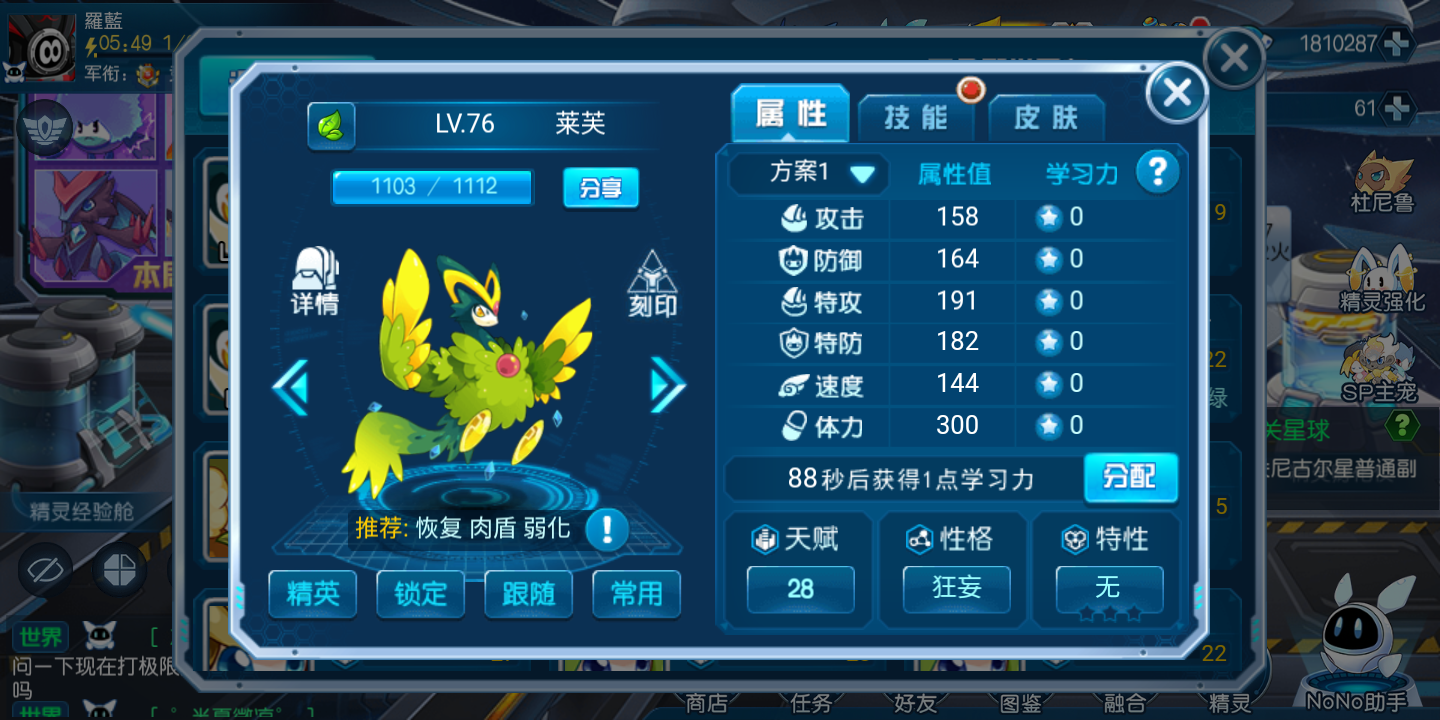Switch to the 技能 skills tab
This screenshot has height=720, width=1440.
coord(915,118)
